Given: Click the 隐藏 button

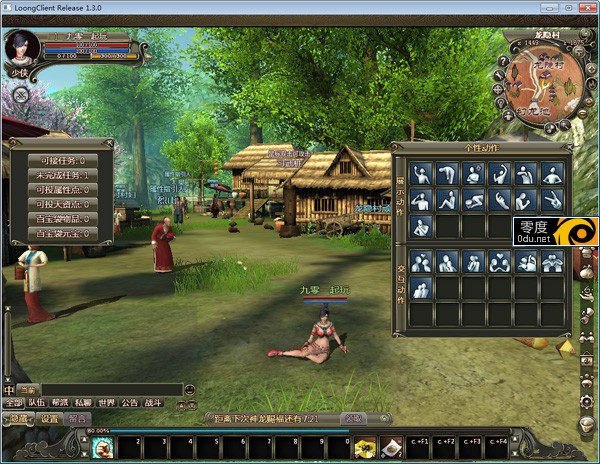Looking at the screenshot, I should (19, 419).
